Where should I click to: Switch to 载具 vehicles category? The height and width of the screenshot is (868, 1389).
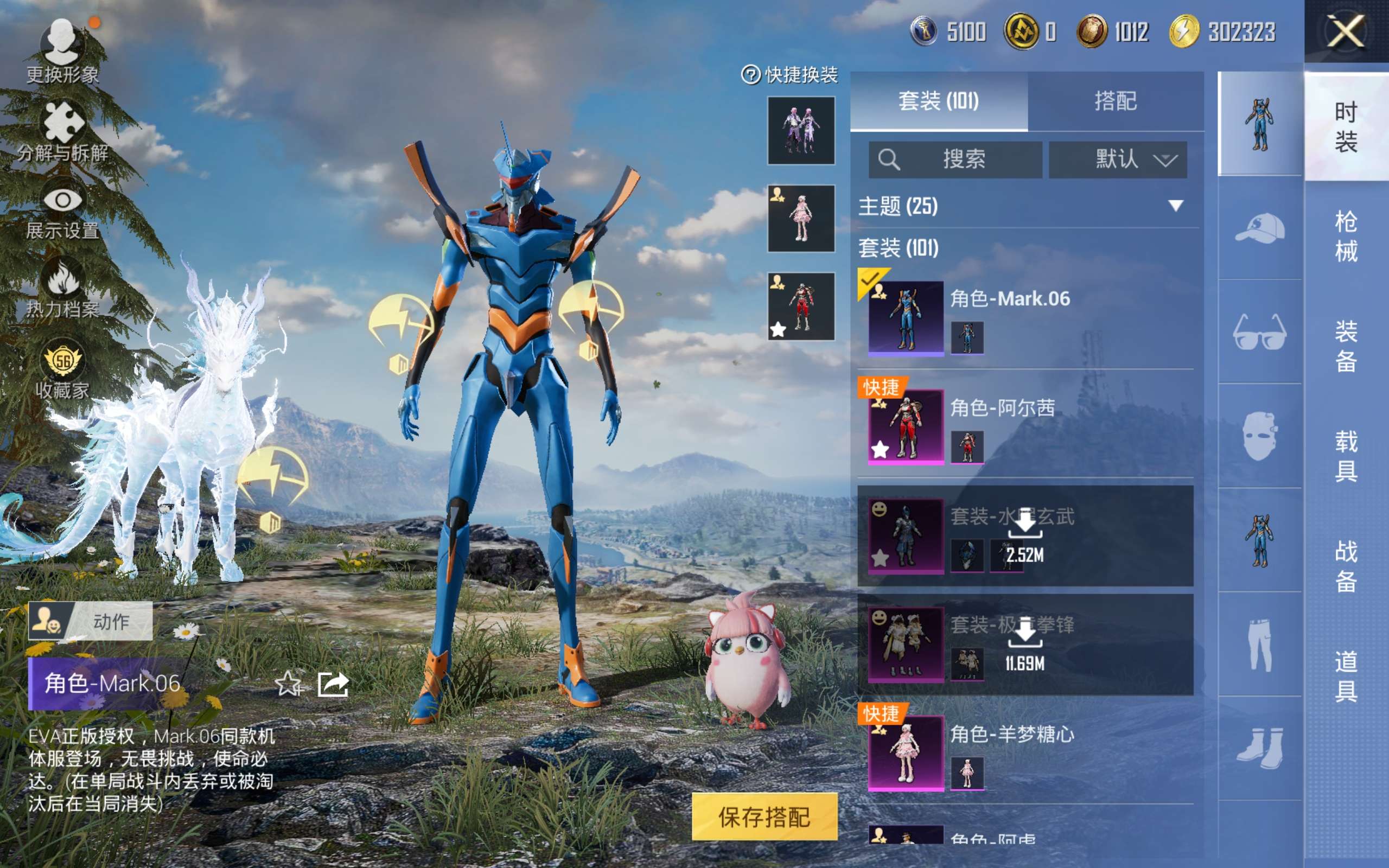[1346, 456]
